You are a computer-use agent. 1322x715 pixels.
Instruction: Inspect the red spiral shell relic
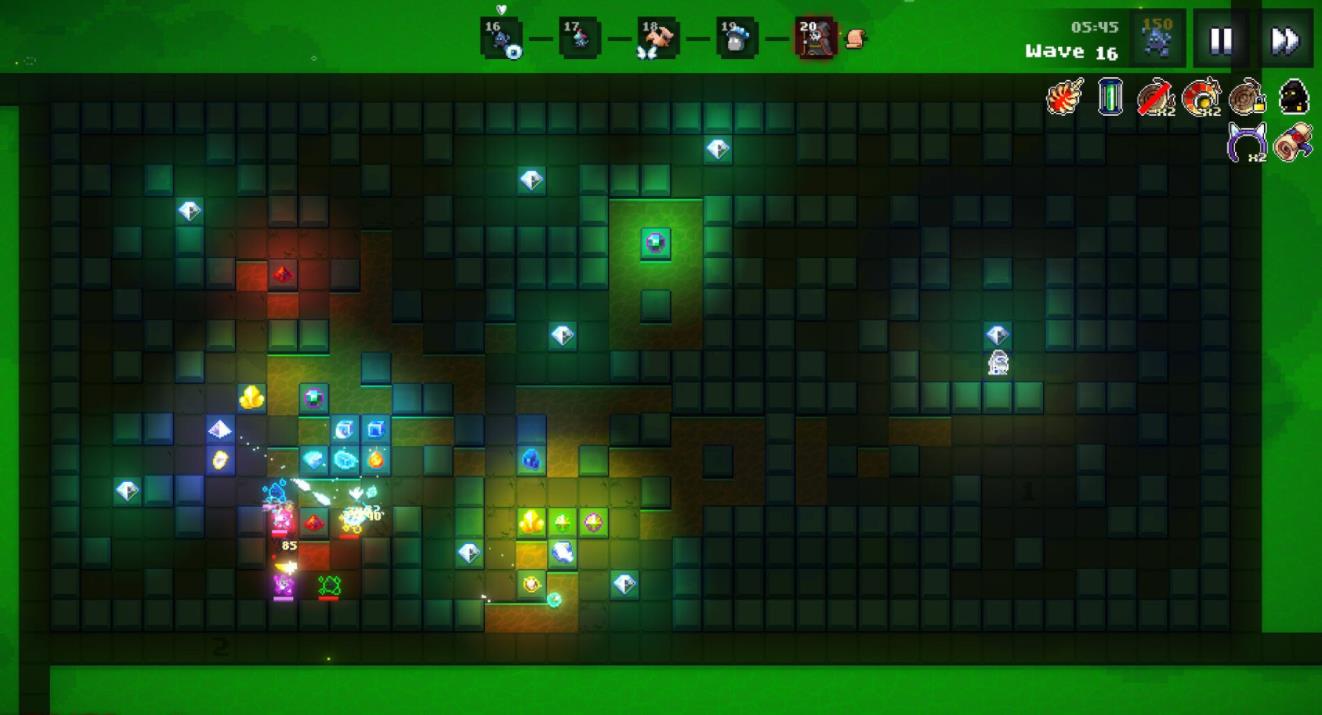(1201, 97)
